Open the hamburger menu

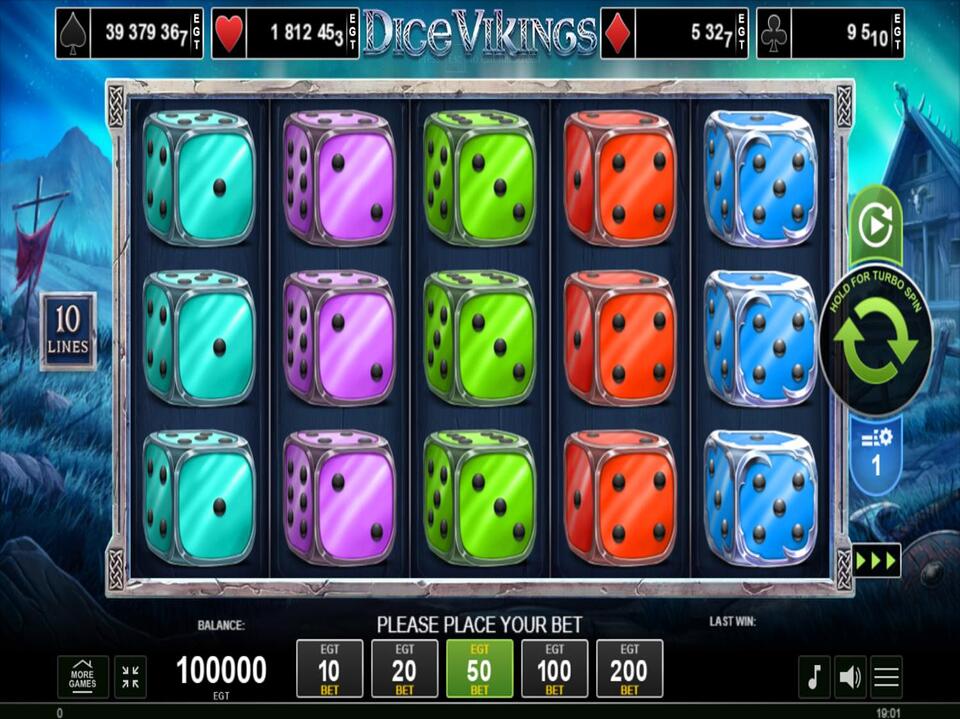click(x=887, y=677)
